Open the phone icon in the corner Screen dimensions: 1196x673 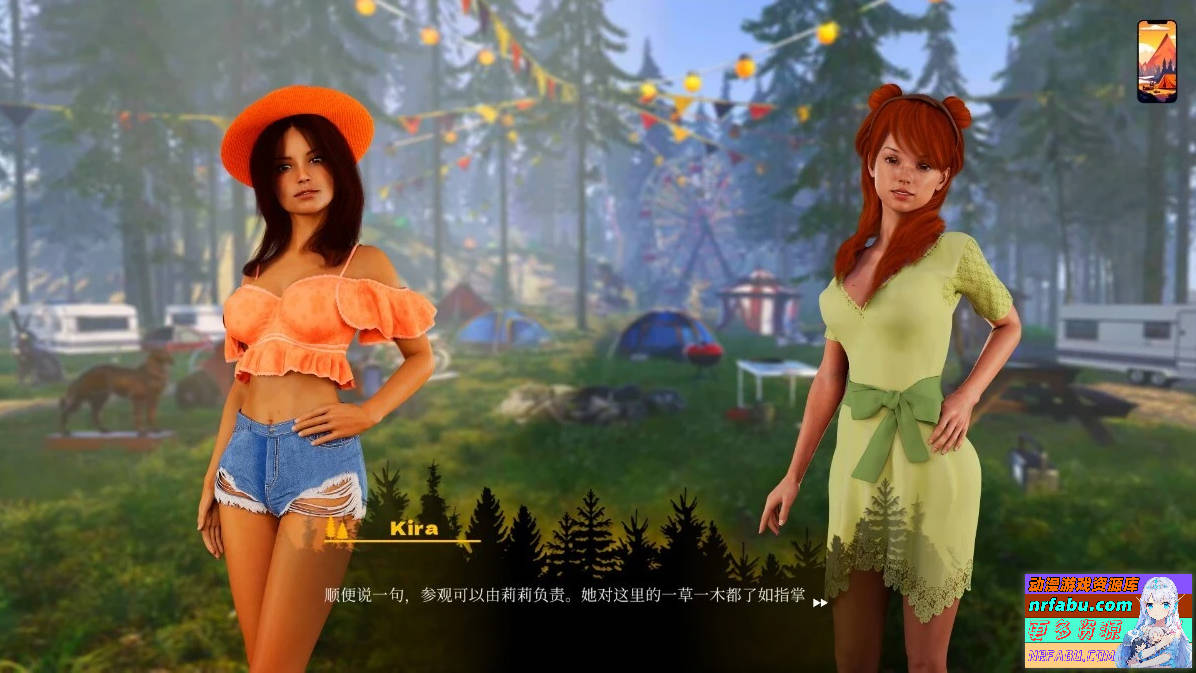pos(1156,61)
